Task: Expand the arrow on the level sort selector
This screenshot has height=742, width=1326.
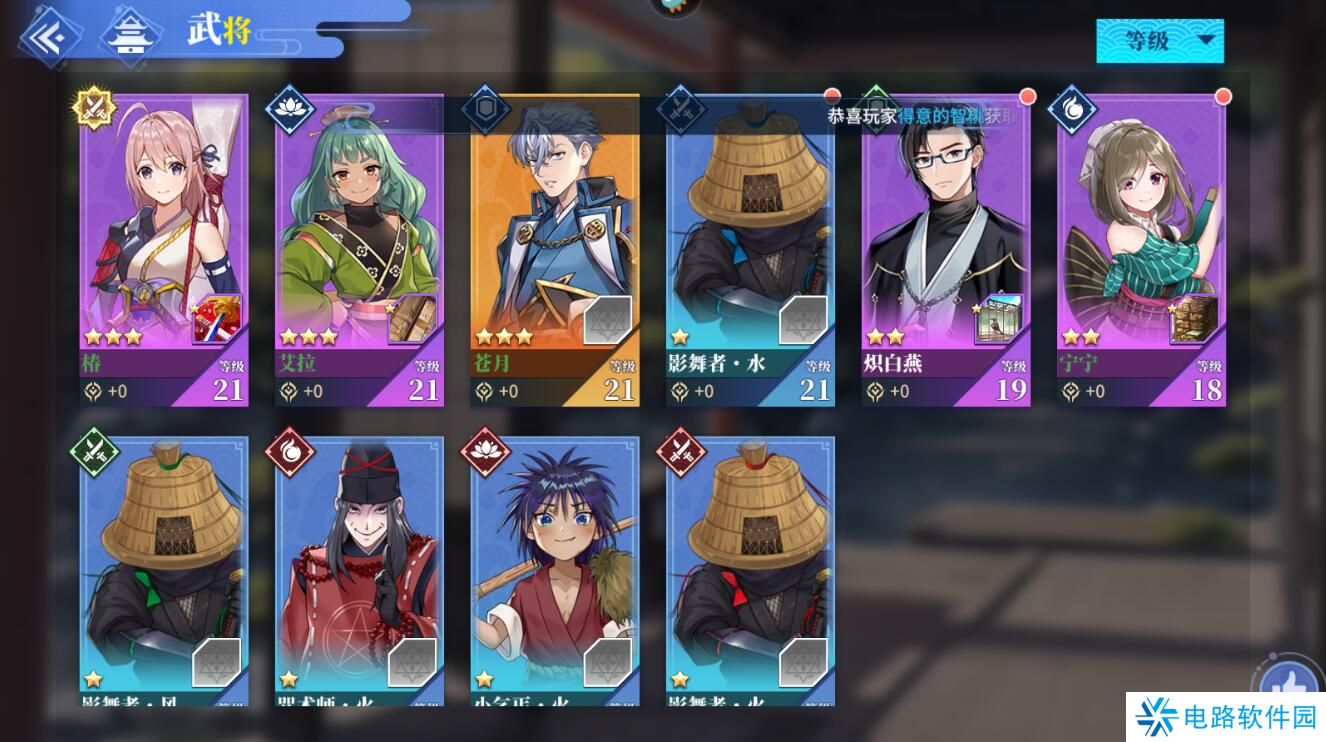Action: coord(1207,39)
